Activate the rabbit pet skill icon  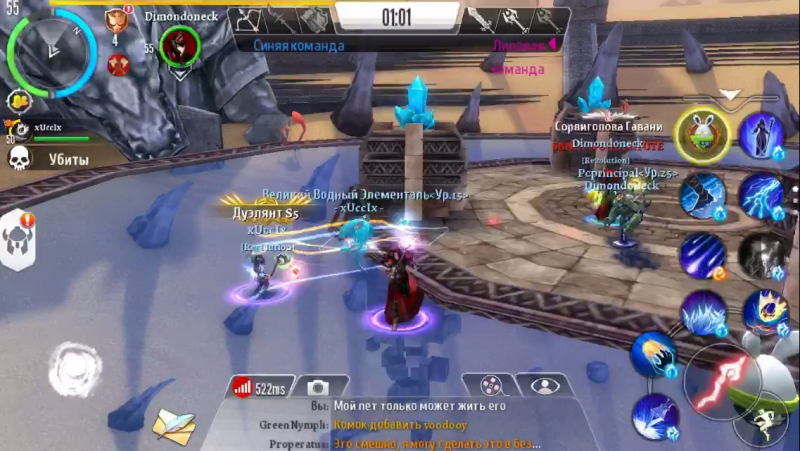tap(701, 135)
